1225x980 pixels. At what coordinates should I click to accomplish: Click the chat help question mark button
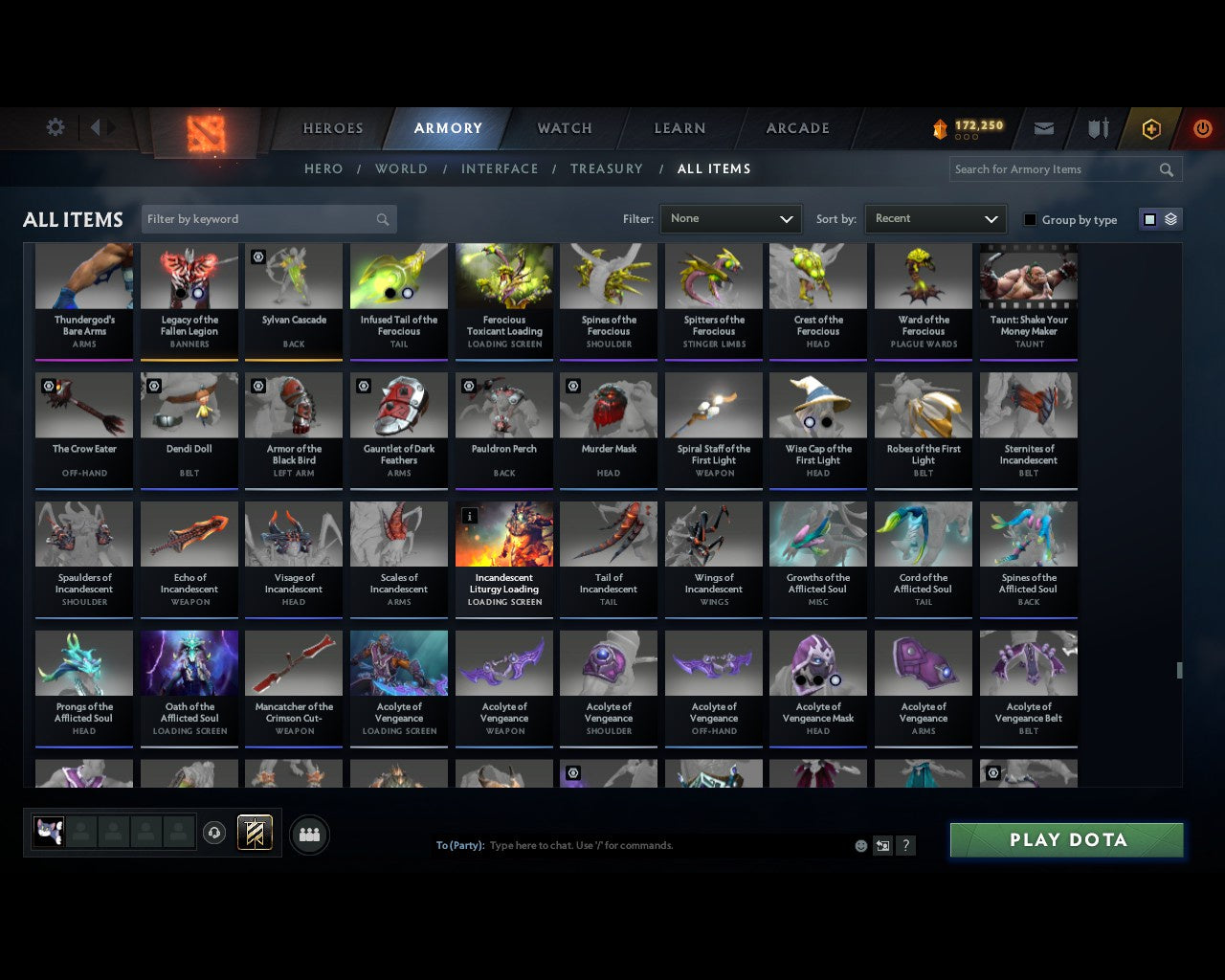pos(905,845)
